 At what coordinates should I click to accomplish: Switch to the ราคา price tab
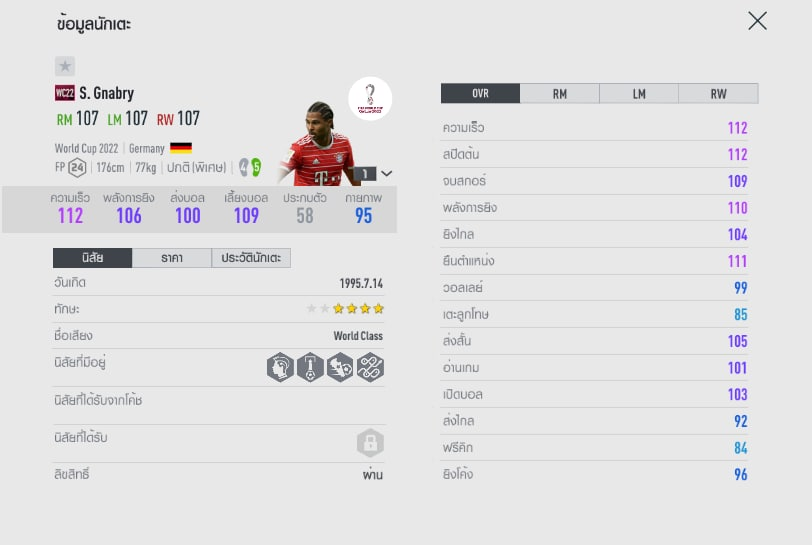click(171, 258)
